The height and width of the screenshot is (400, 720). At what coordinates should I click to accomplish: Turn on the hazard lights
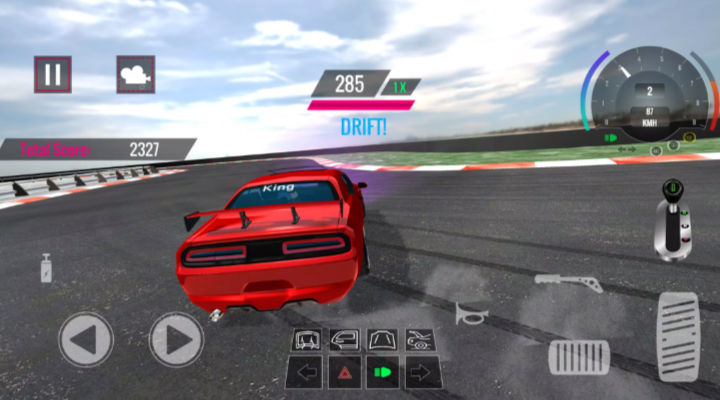(344, 374)
